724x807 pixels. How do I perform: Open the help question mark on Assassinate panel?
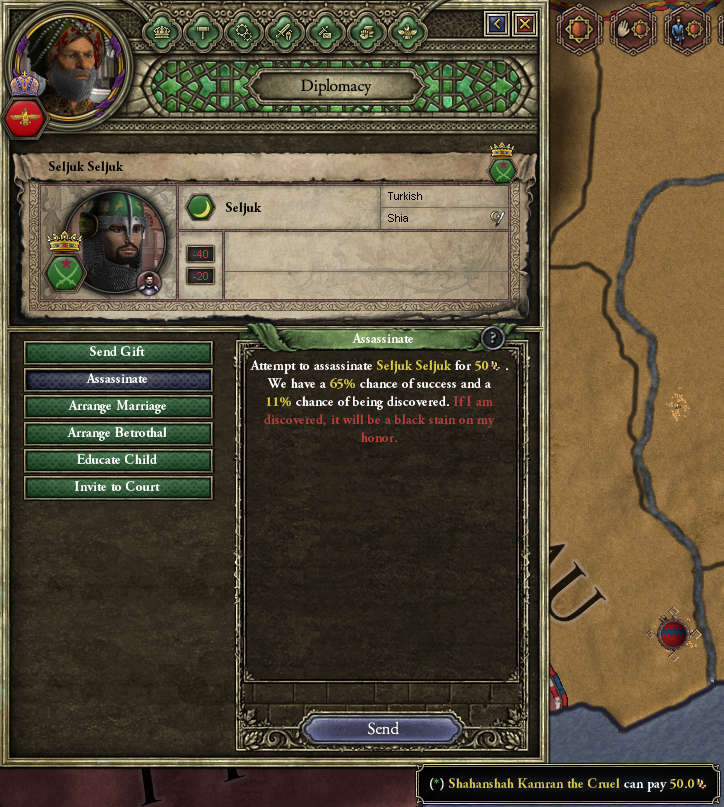pos(491,338)
